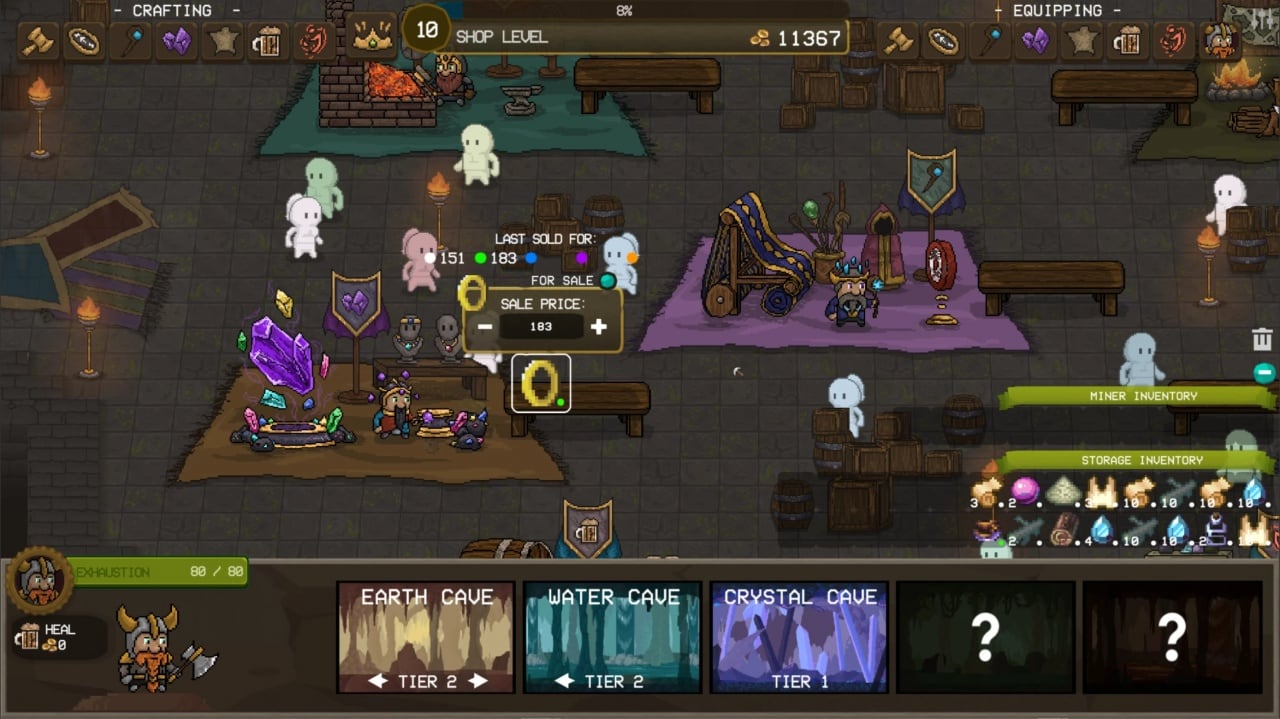
Task: Decrease the sale price with minus button
Action: pyautogui.click(x=485, y=327)
